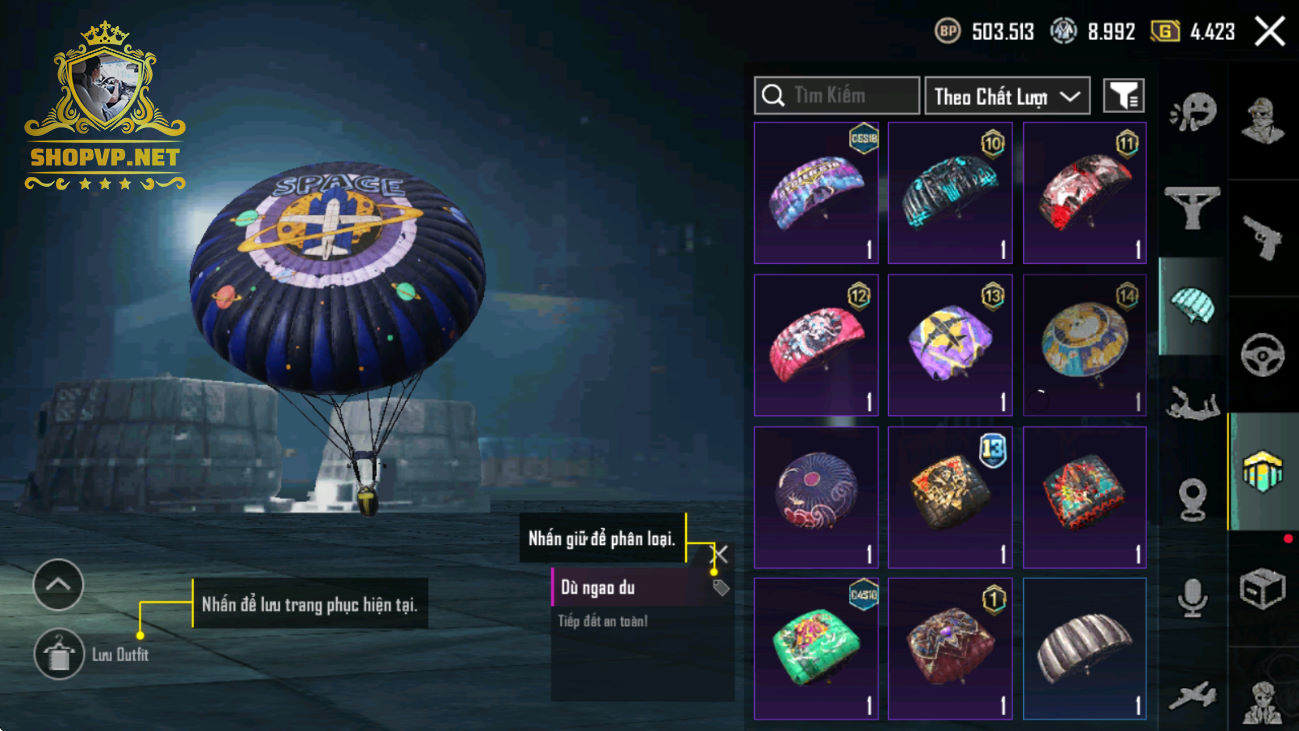The width and height of the screenshot is (1299, 731).
Task: Select the plain grey striped parachute
Action: (1084, 648)
